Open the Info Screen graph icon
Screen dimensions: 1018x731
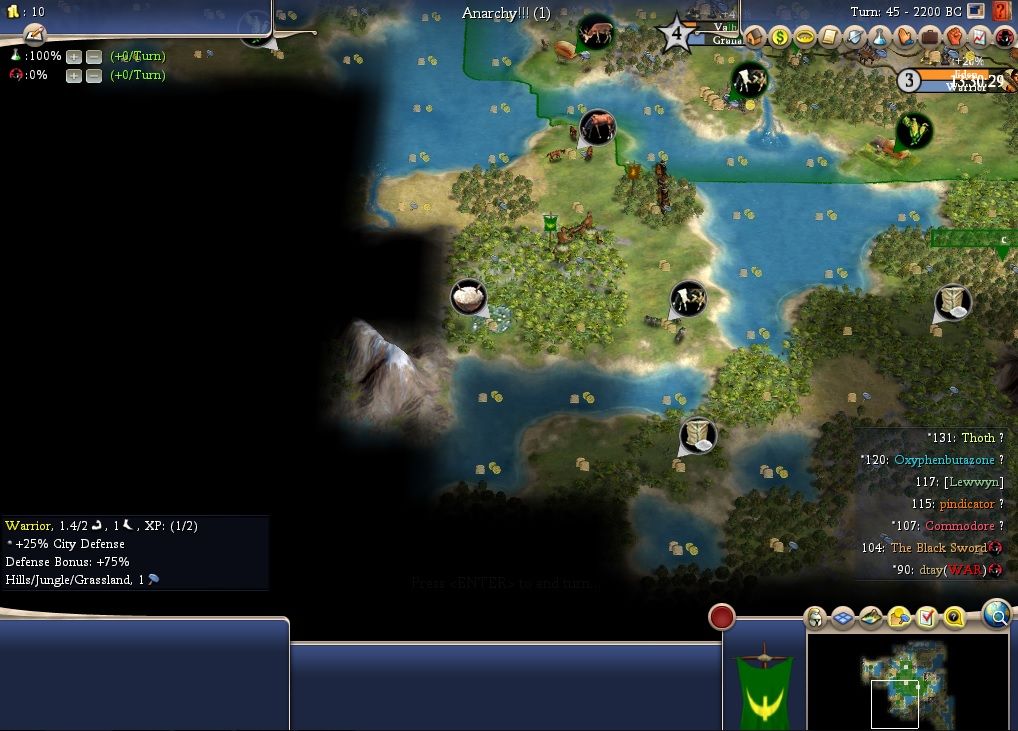point(980,37)
